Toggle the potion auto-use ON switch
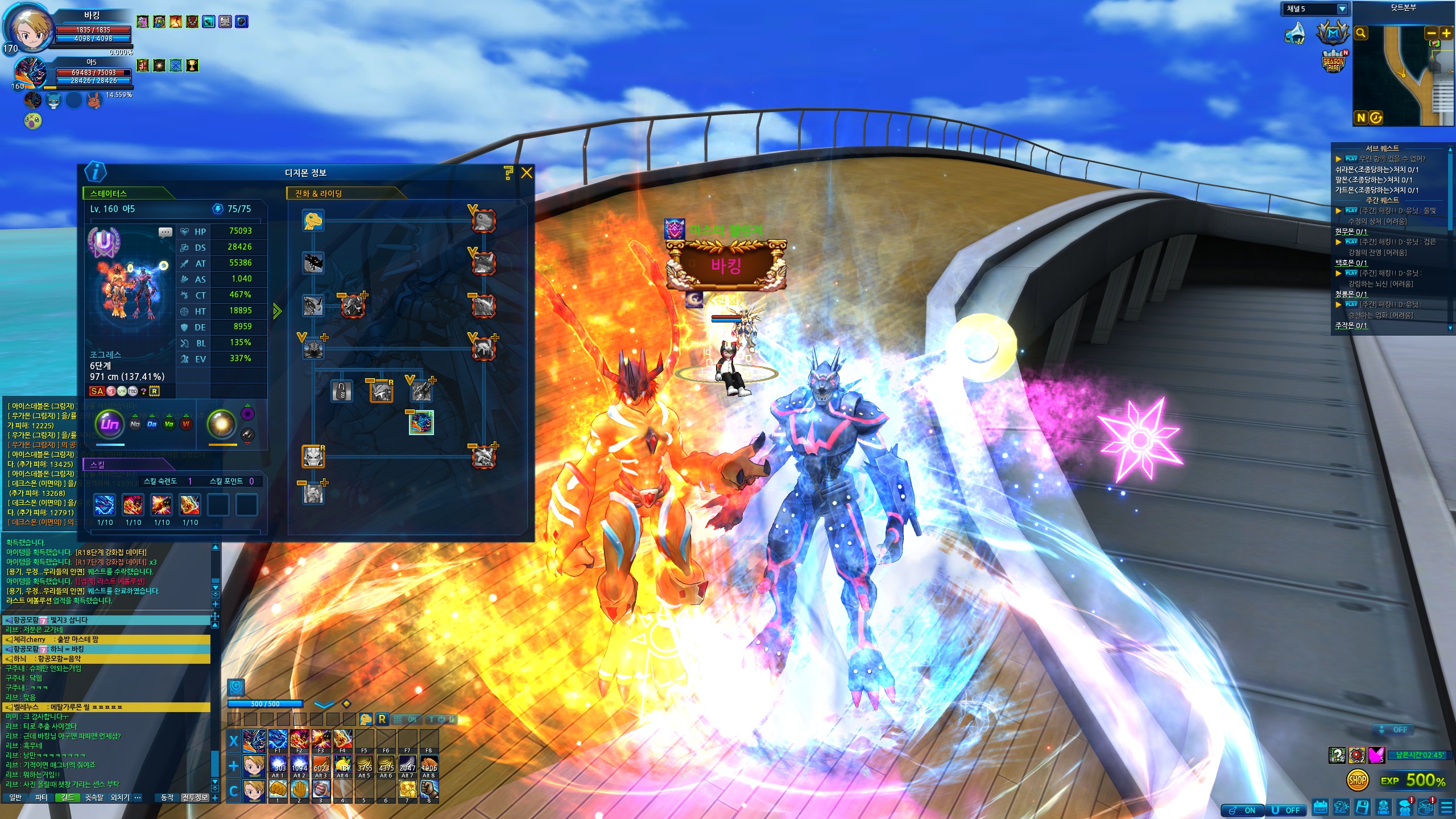Screen dimensions: 1456x819 click(x=1243, y=810)
